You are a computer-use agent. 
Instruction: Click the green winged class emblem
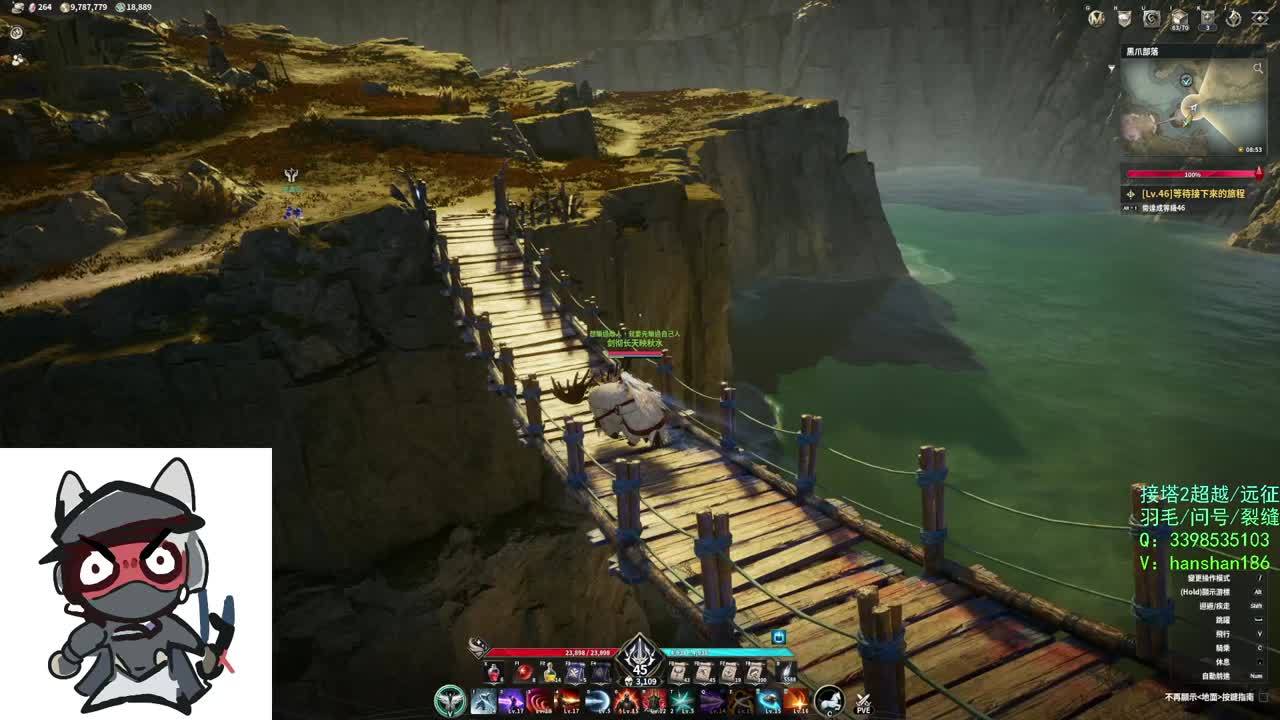[451, 701]
